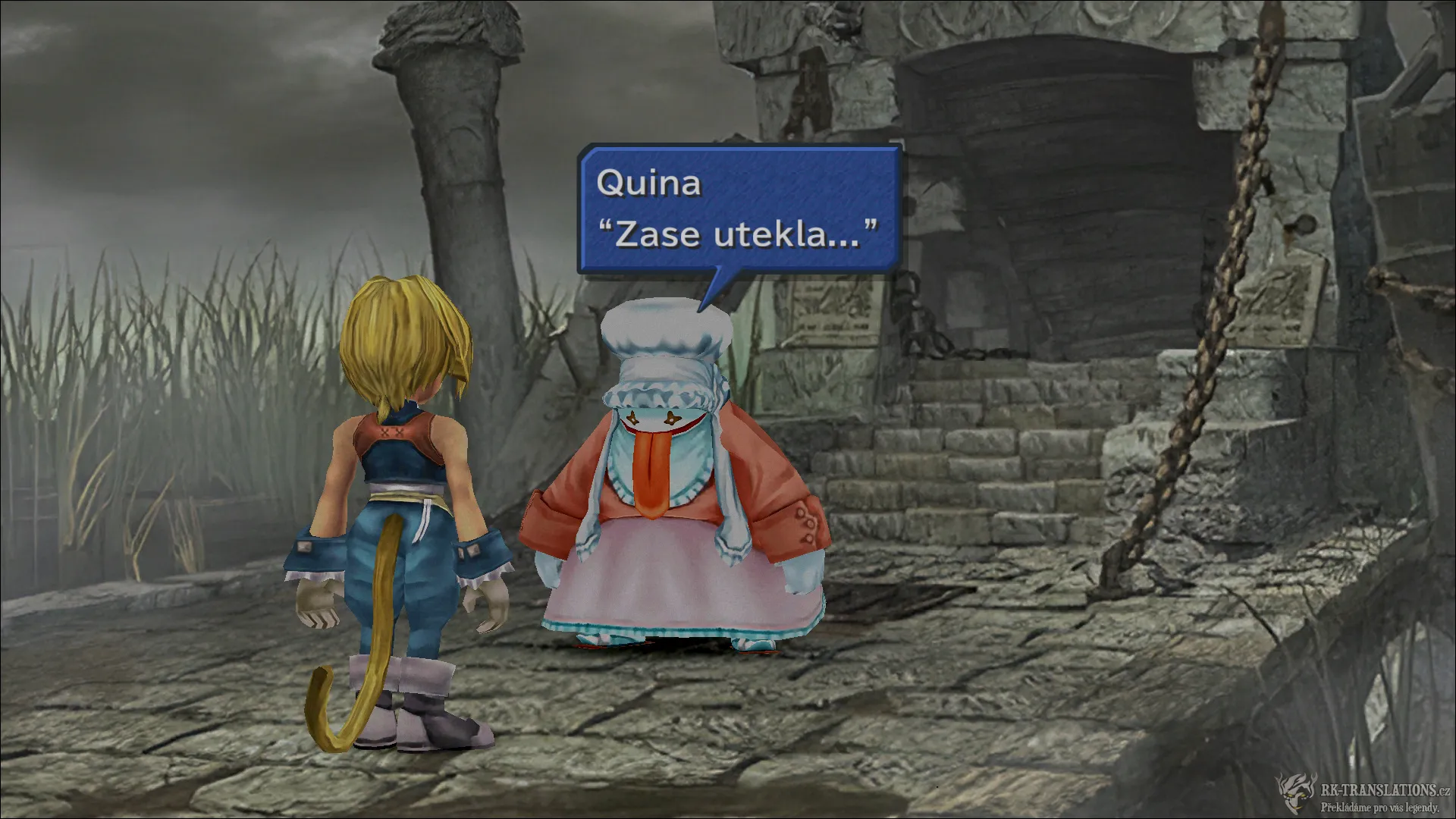1456x819 pixels.
Task: Select the speaker name Quina
Action: [649, 184]
